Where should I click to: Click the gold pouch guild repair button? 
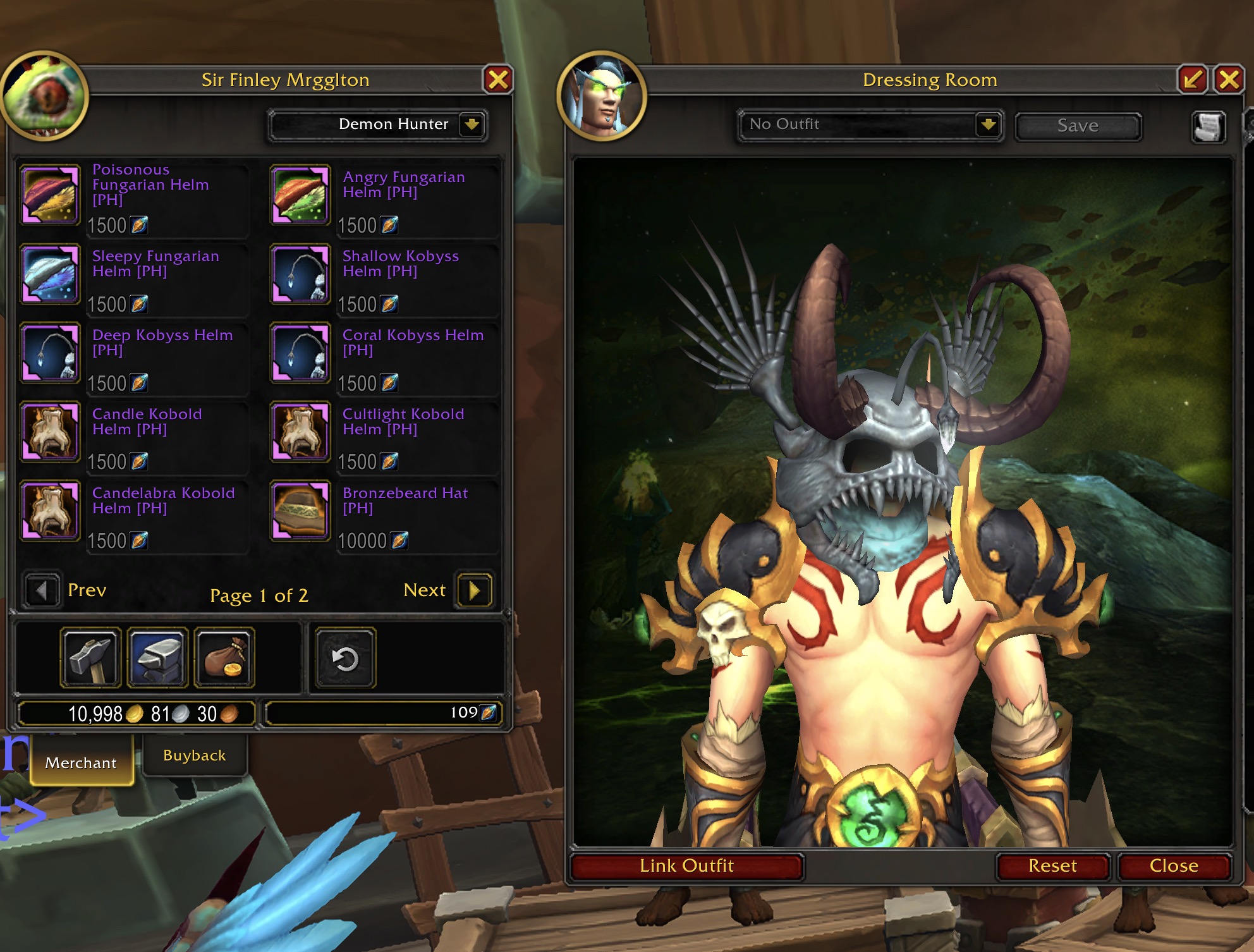tap(224, 658)
